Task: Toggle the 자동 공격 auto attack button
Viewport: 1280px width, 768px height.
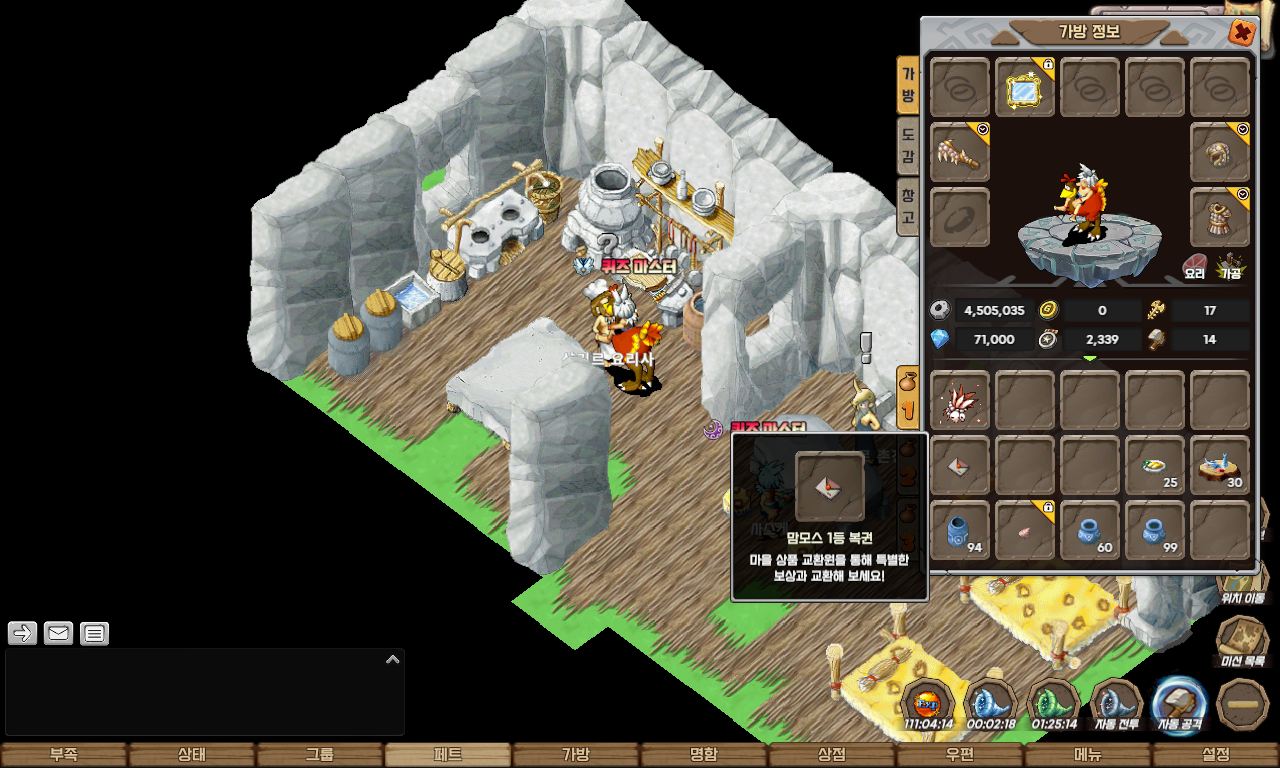Action: coord(1178,705)
